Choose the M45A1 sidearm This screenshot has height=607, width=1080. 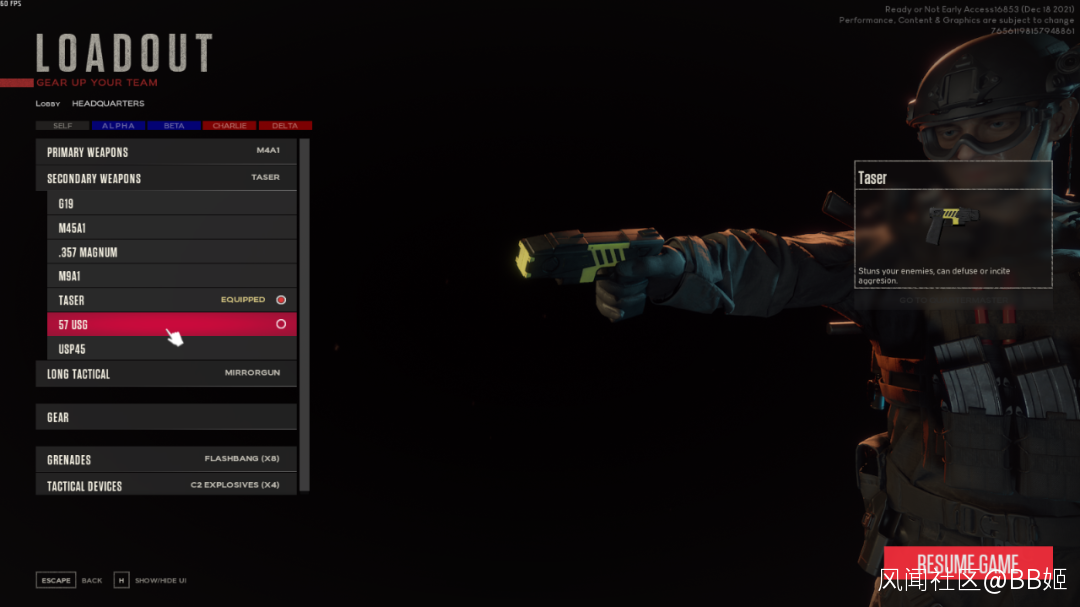(x=172, y=228)
